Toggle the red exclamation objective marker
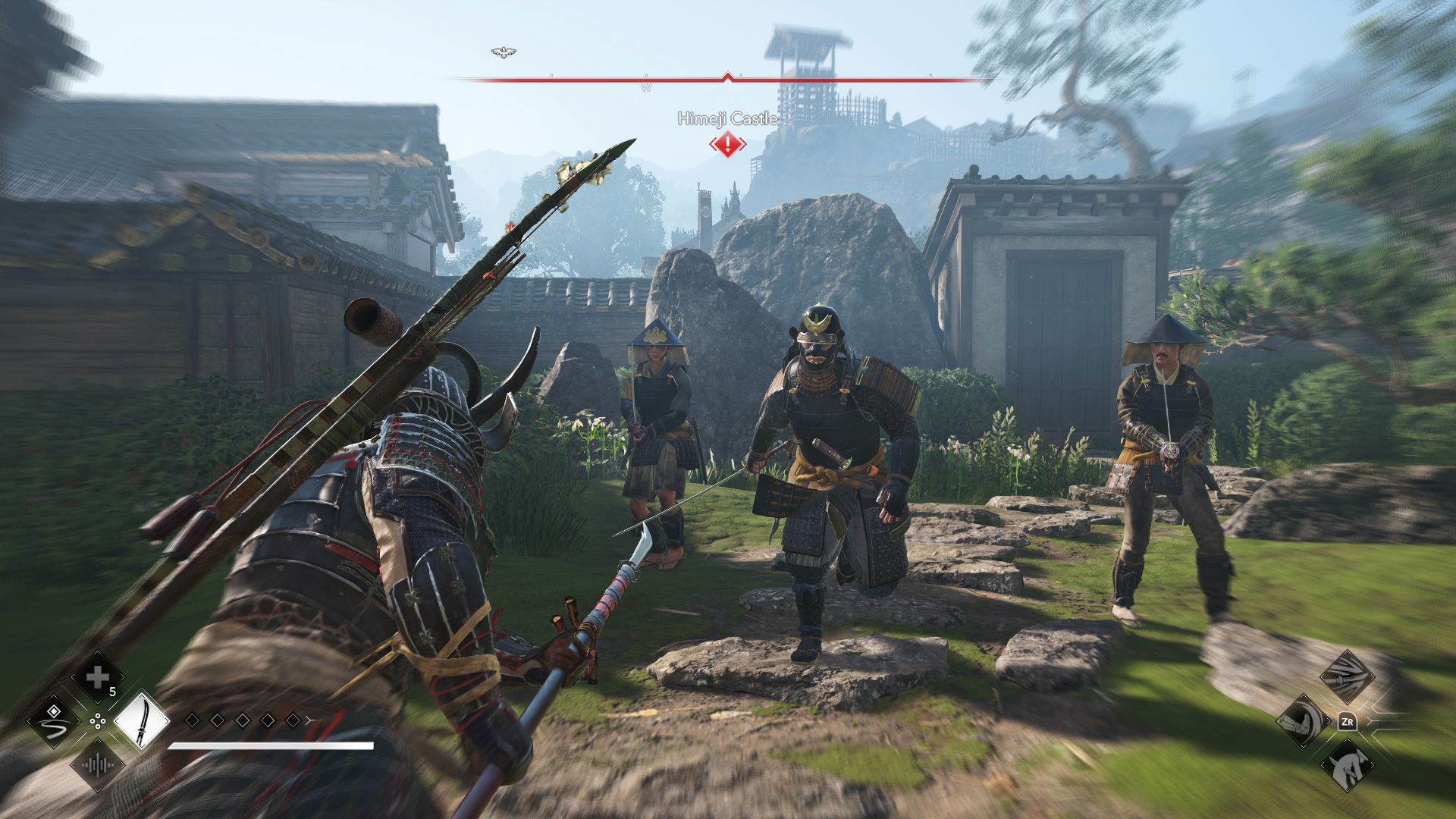Screen dimensions: 1456x819 point(727,146)
